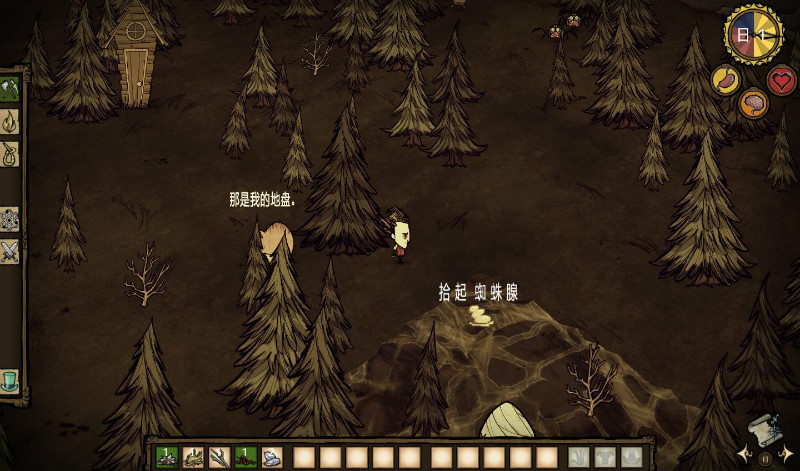Select the Survival rope trap tab
The image size is (800, 471).
pyautogui.click(x=10, y=154)
